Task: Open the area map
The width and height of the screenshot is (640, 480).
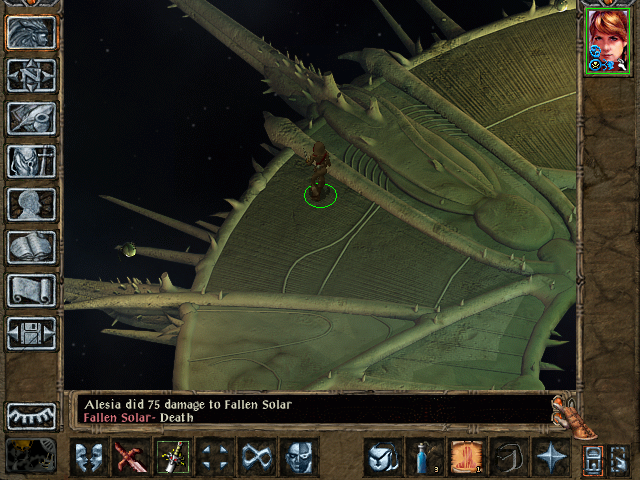Action: (31, 75)
